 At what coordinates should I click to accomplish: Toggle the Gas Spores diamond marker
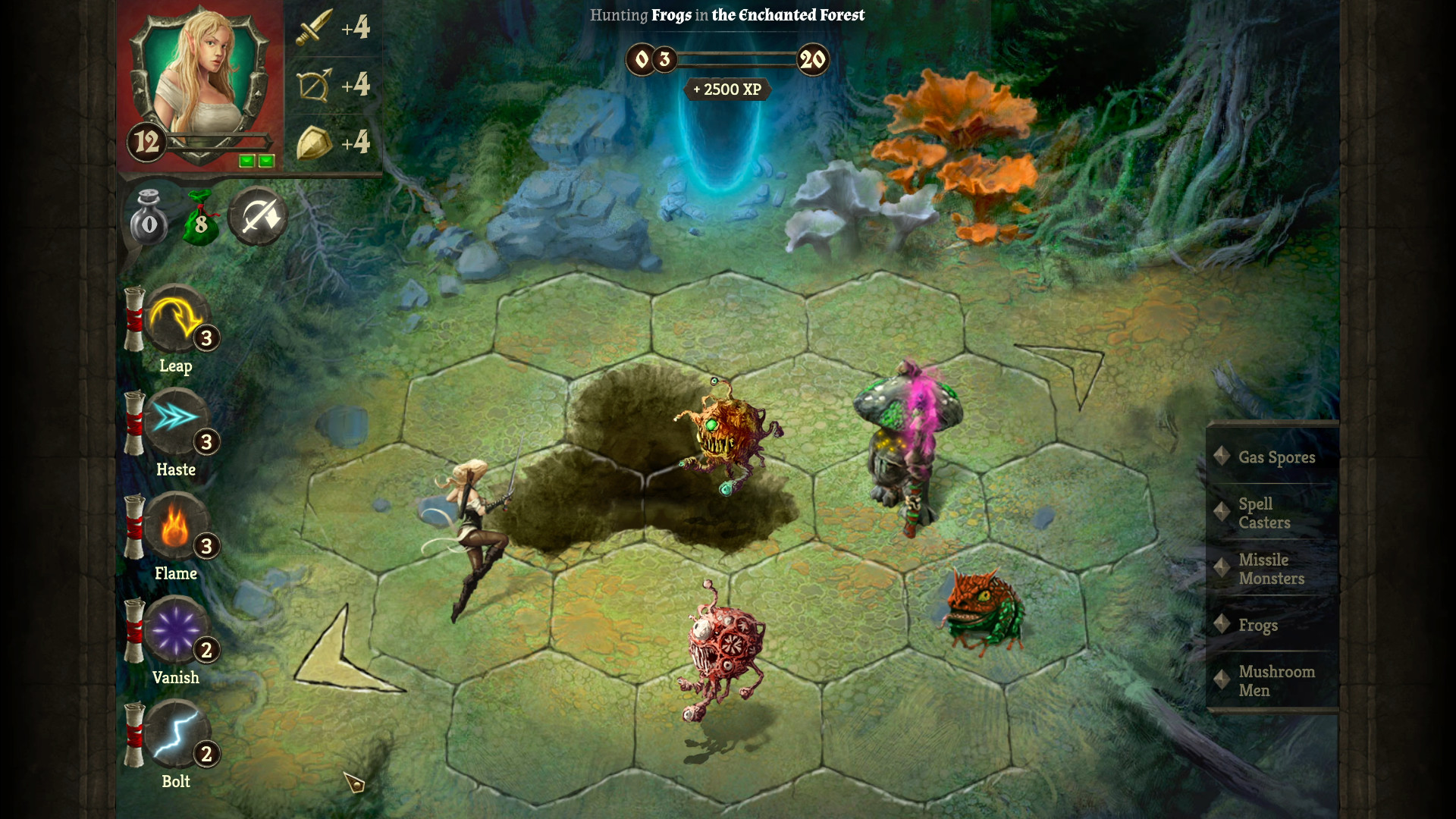pyautogui.click(x=1223, y=456)
